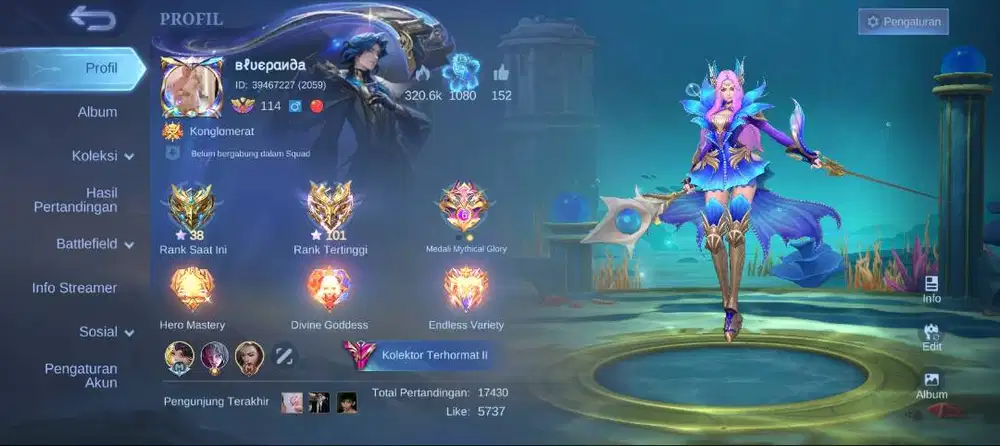Switch to the Album tab
1000x446 pixels.
(97, 112)
